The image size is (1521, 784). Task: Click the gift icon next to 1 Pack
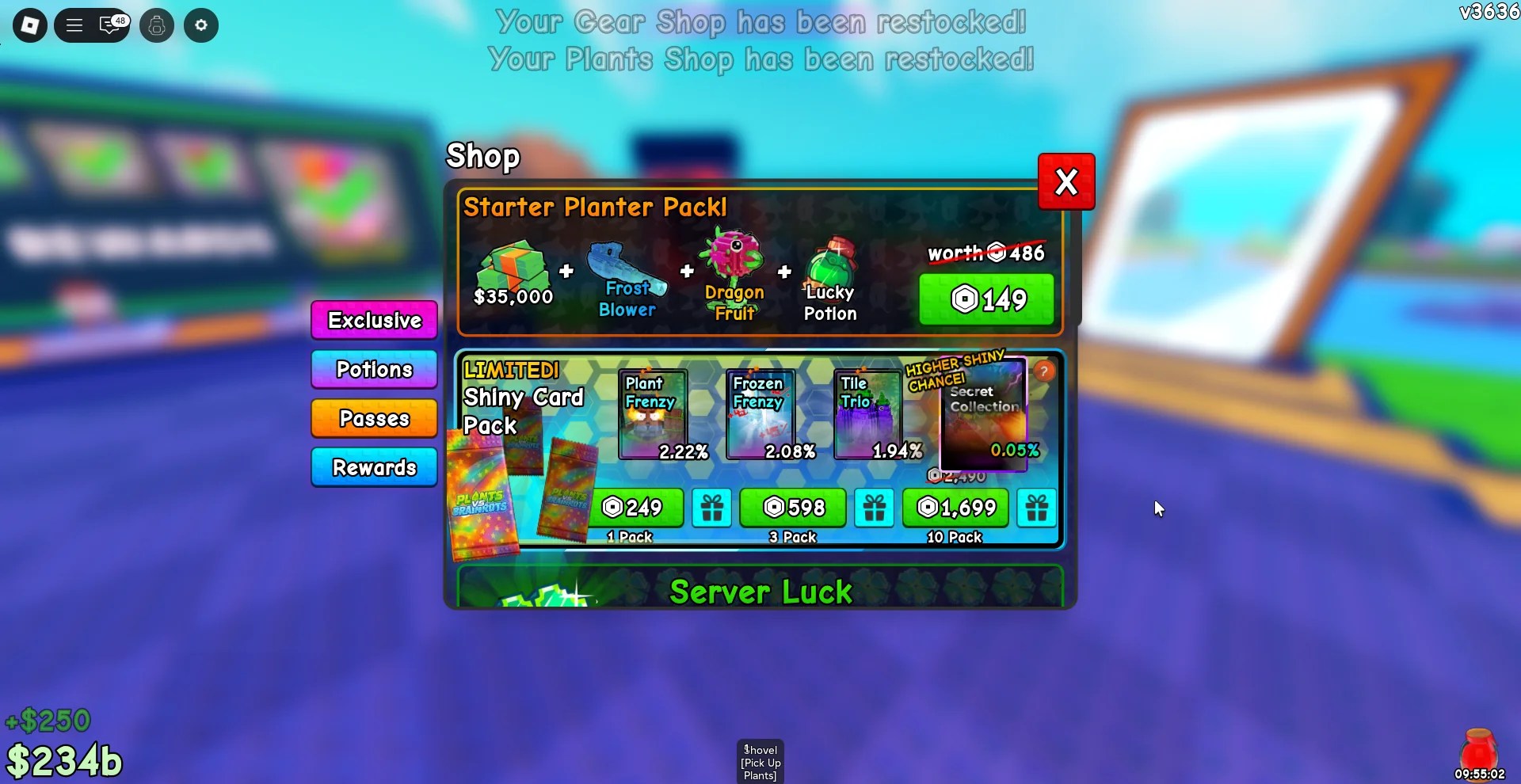coord(711,508)
